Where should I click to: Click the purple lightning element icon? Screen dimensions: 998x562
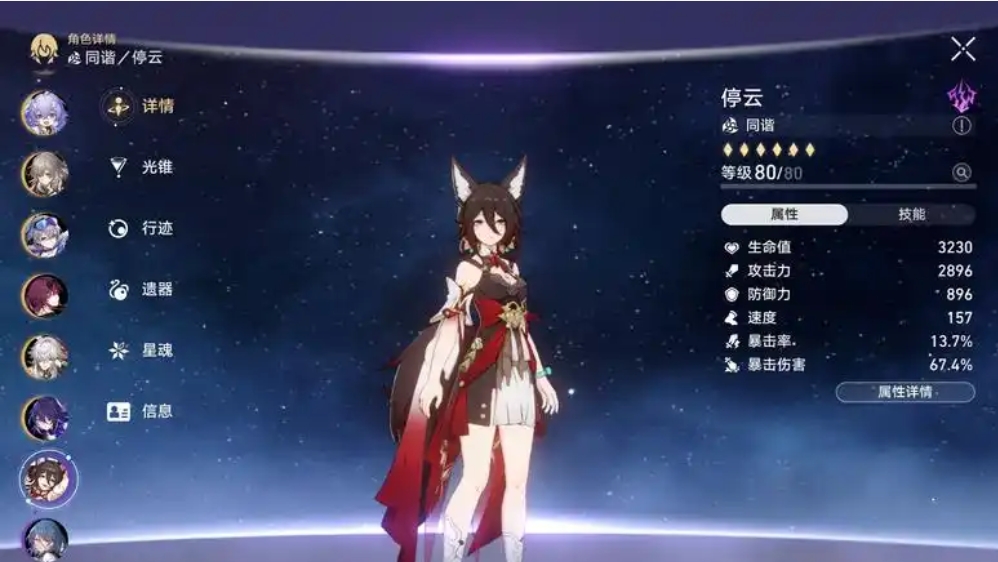(x=961, y=97)
